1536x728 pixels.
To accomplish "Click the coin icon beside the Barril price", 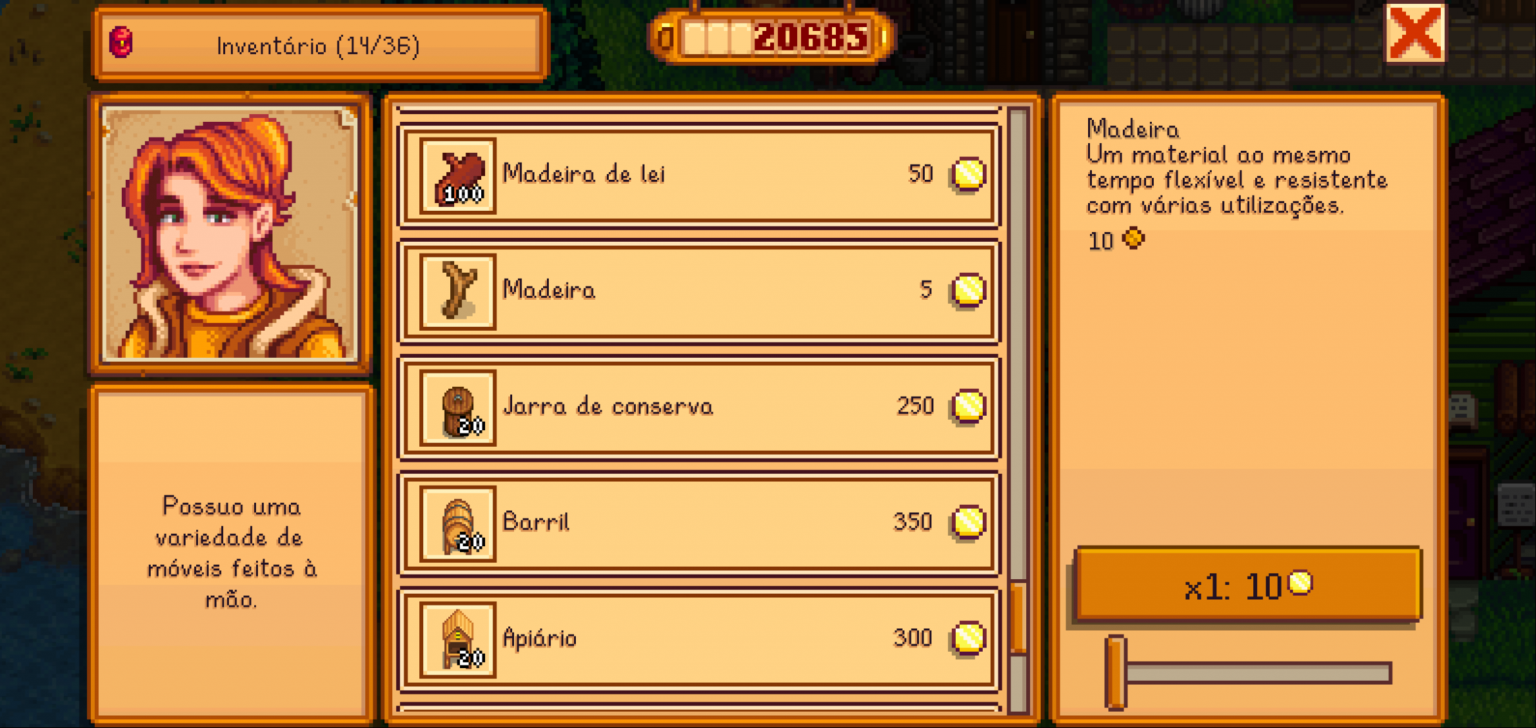I will pos(963,522).
